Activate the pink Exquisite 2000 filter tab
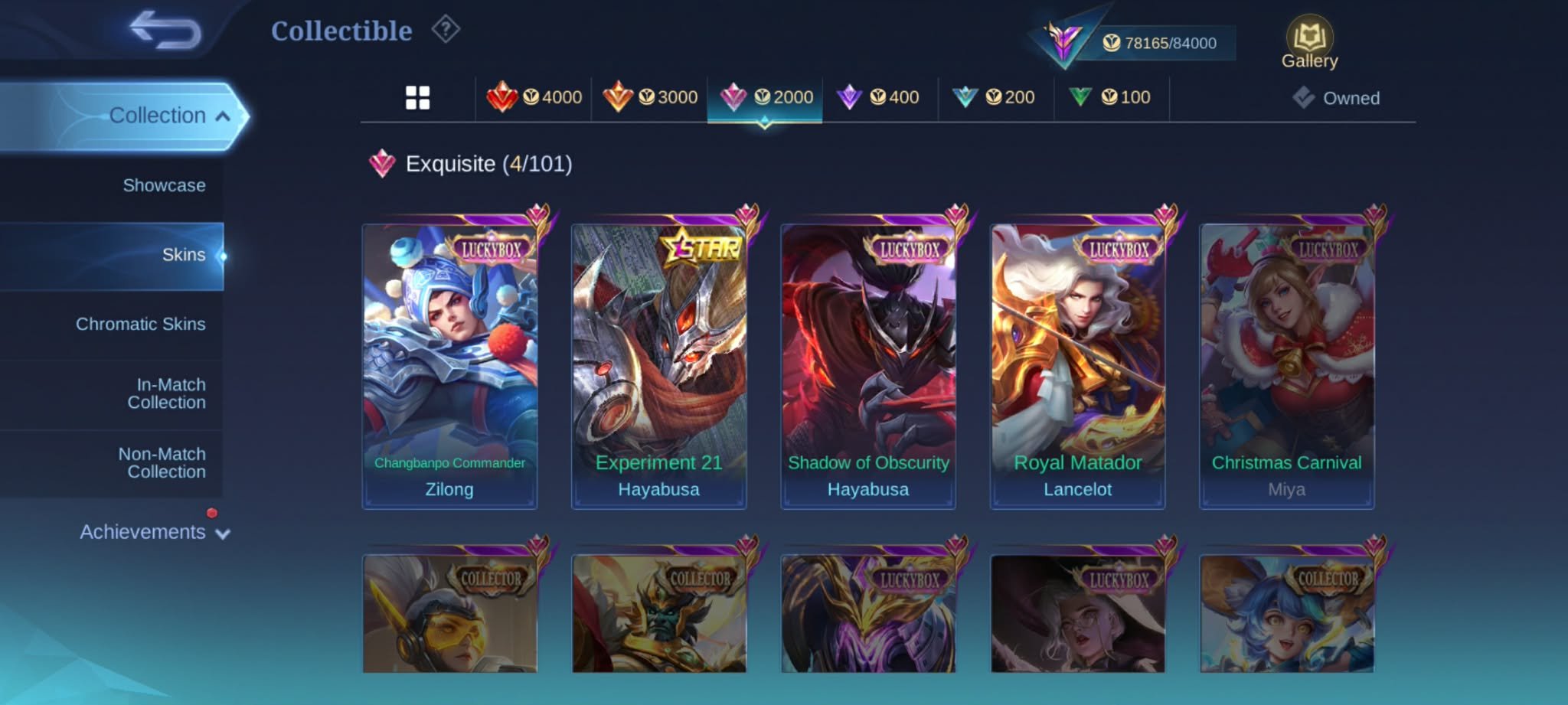This screenshot has width=1568, height=705. 766,96
